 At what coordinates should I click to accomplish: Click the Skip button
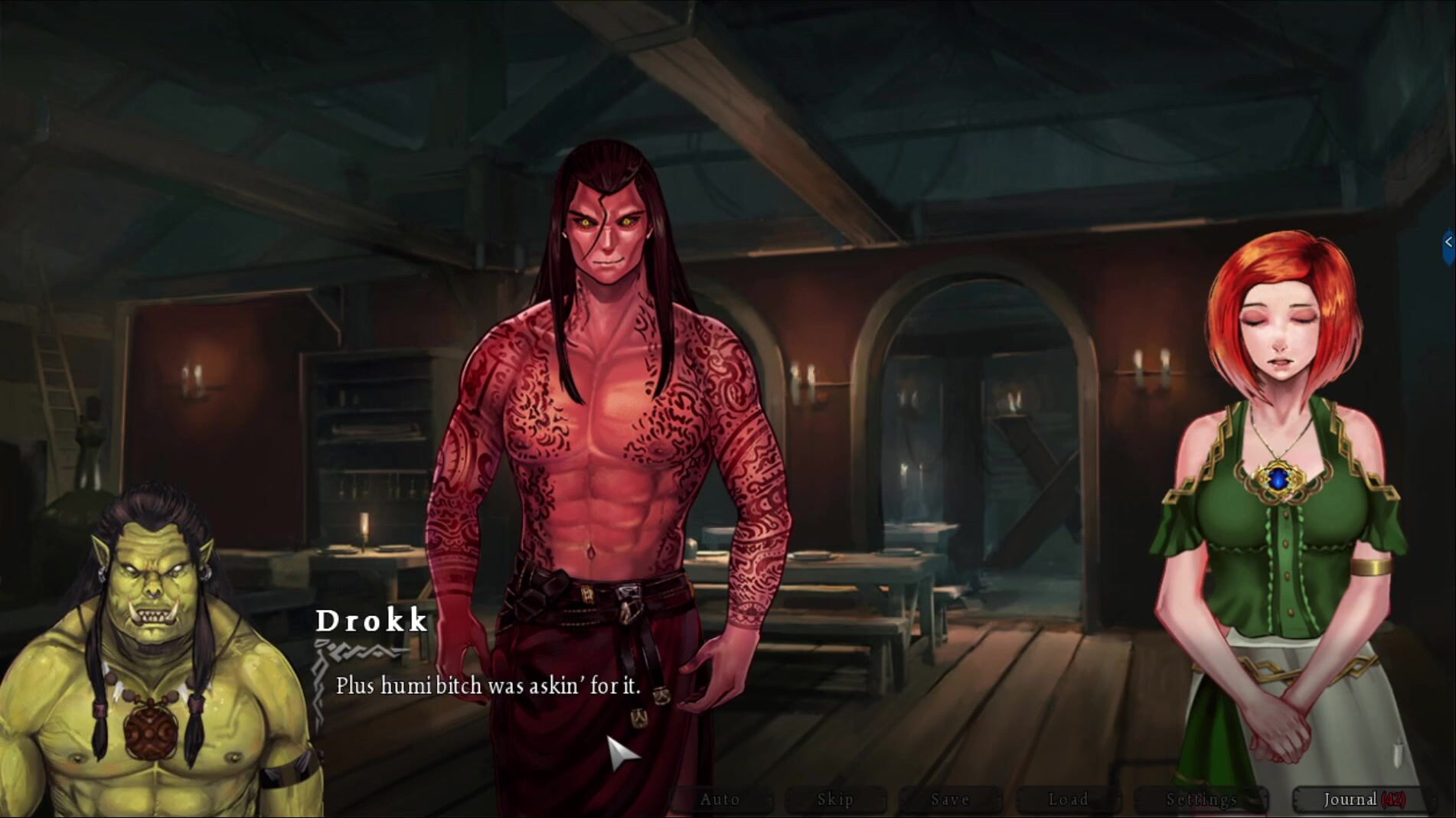click(835, 800)
